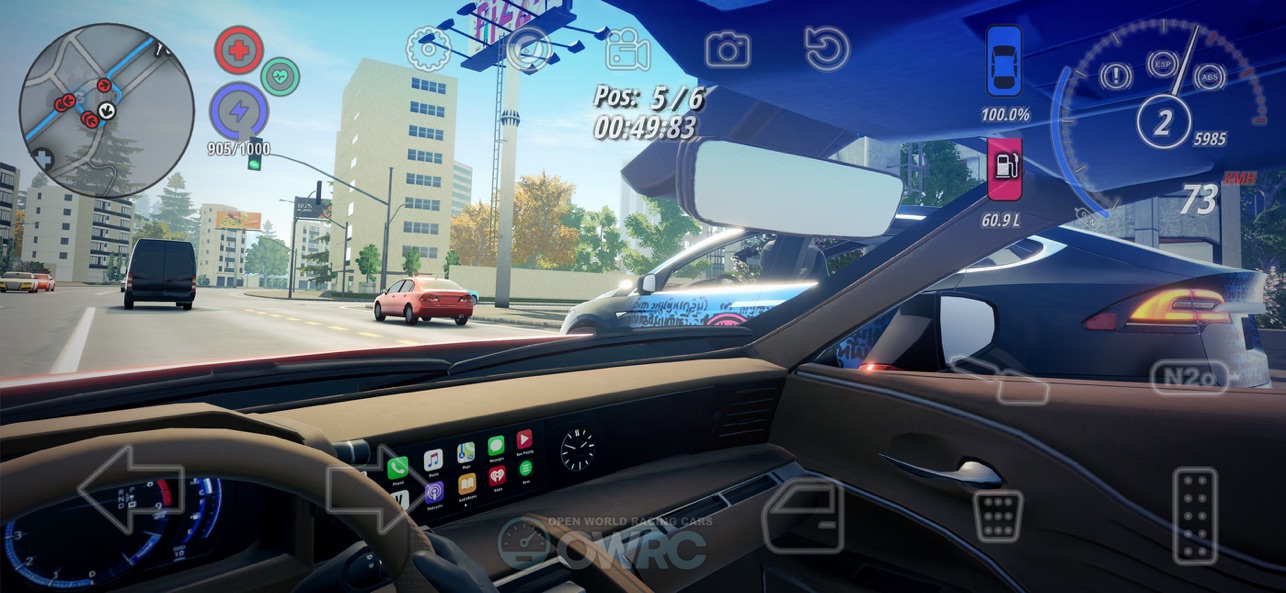
Task: Activate the N2O nitro boost
Action: (x=1189, y=377)
